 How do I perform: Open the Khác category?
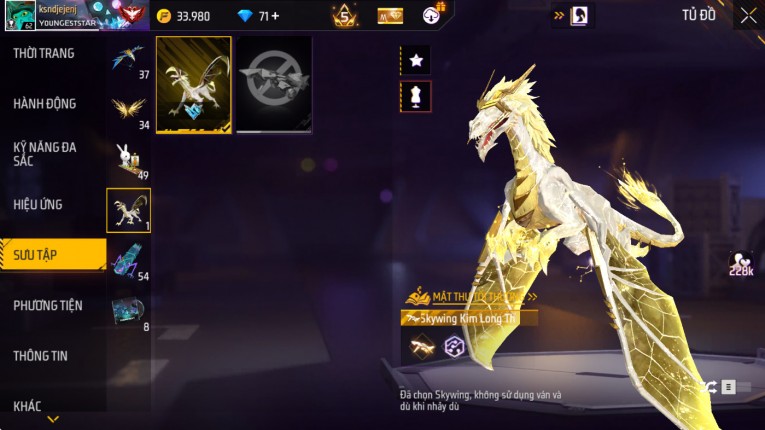[x=28, y=405]
